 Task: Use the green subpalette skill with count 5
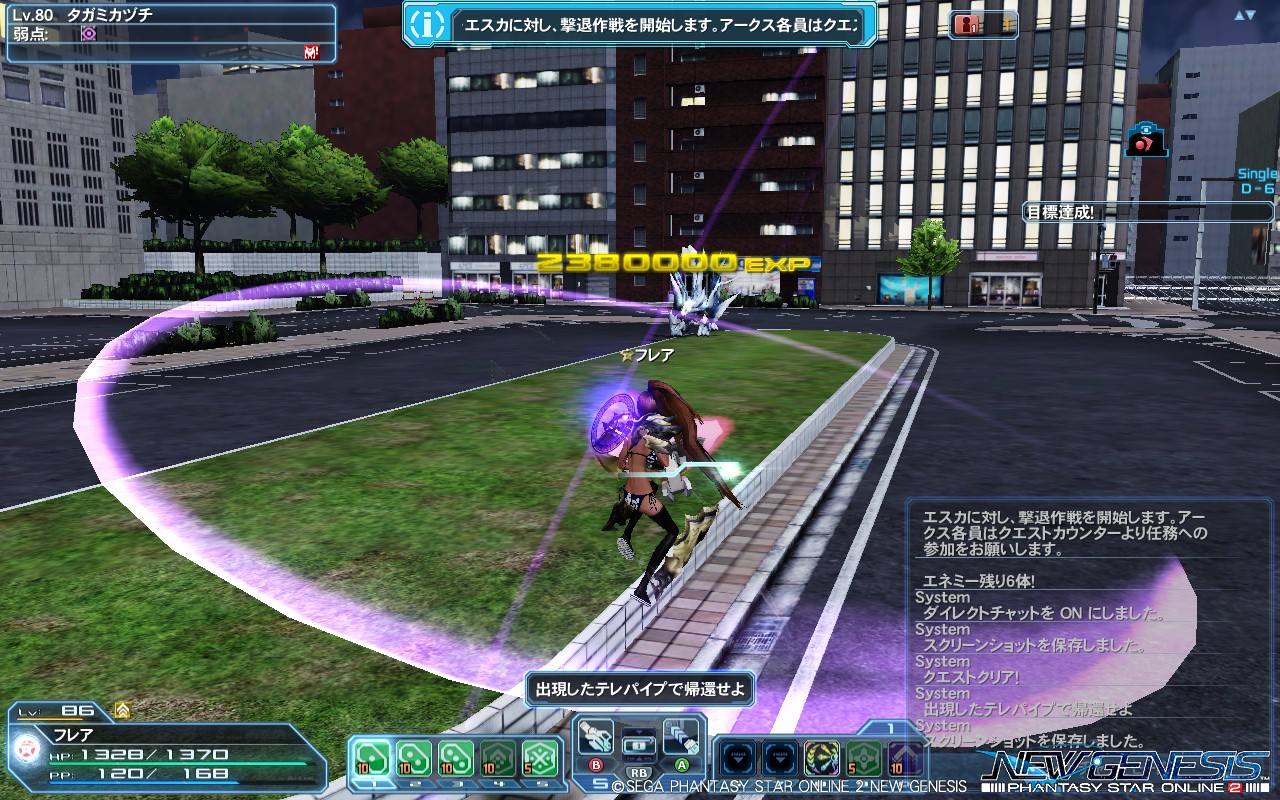pos(864,757)
